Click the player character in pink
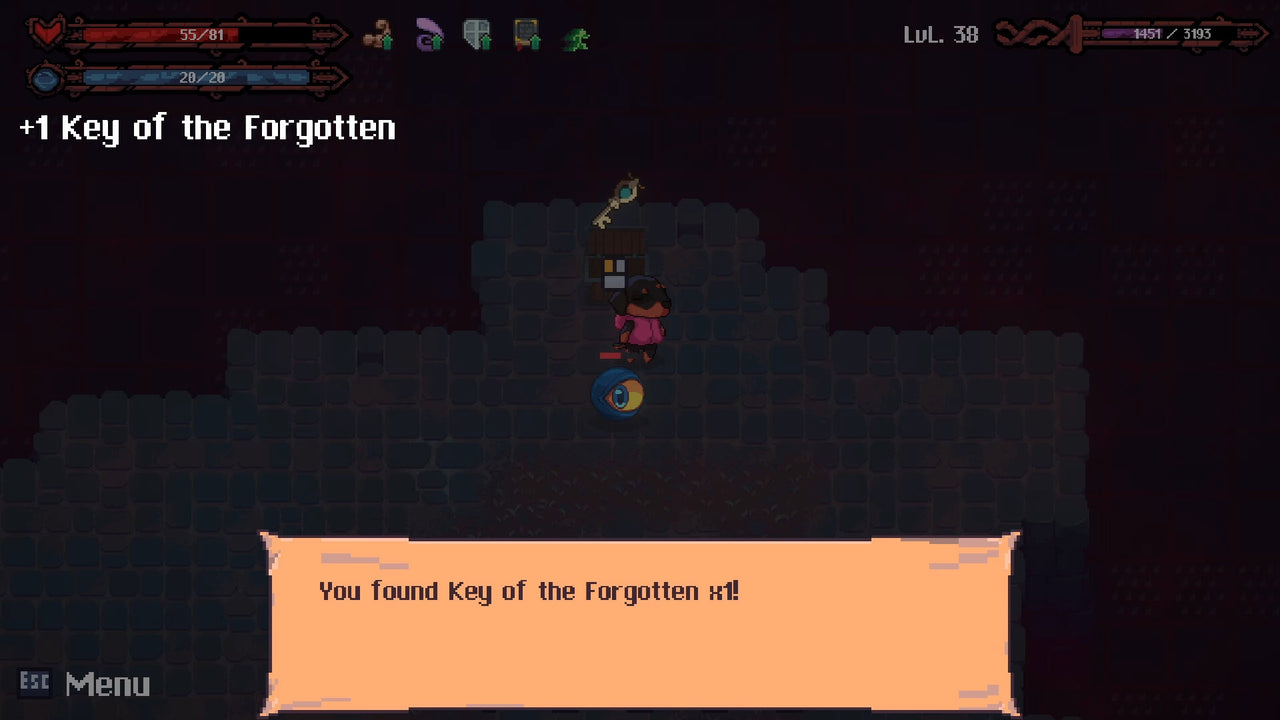Viewport: 1280px width, 720px height. (x=645, y=322)
